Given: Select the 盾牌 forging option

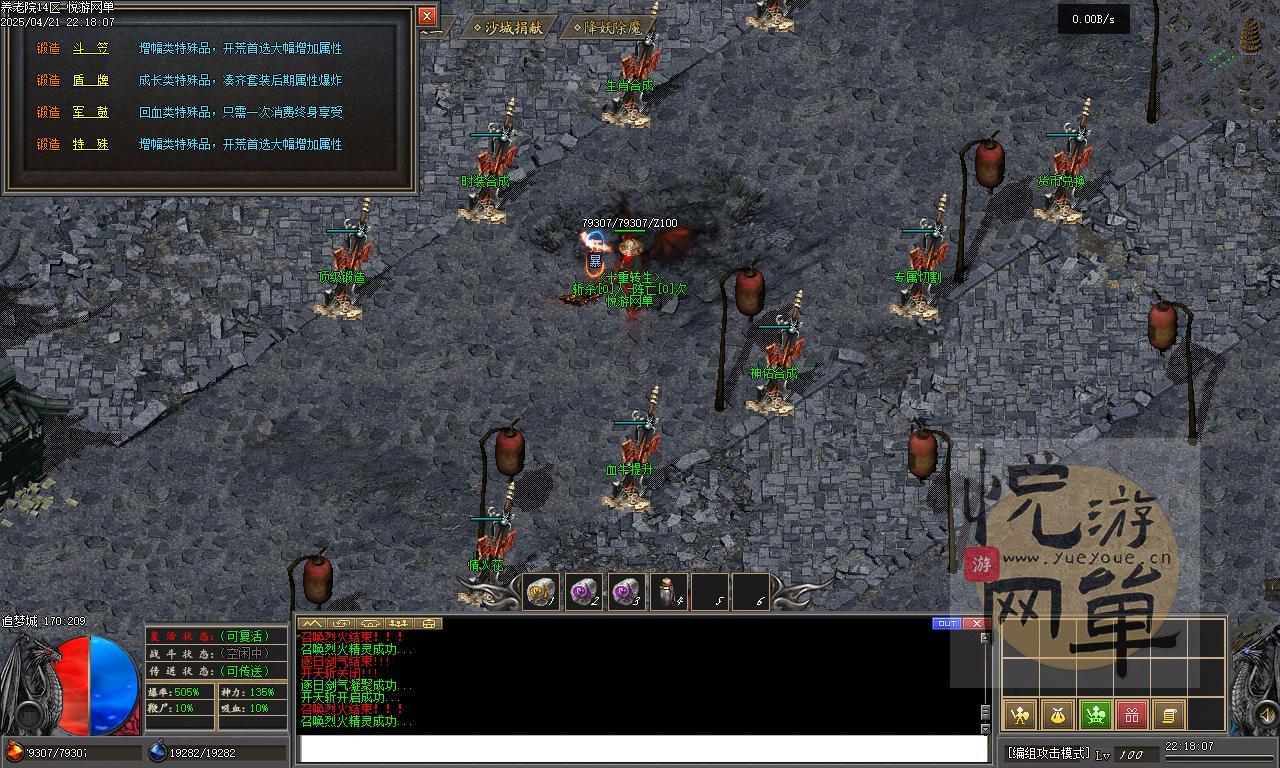Looking at the screenshot, I should (x=90, y=80).
